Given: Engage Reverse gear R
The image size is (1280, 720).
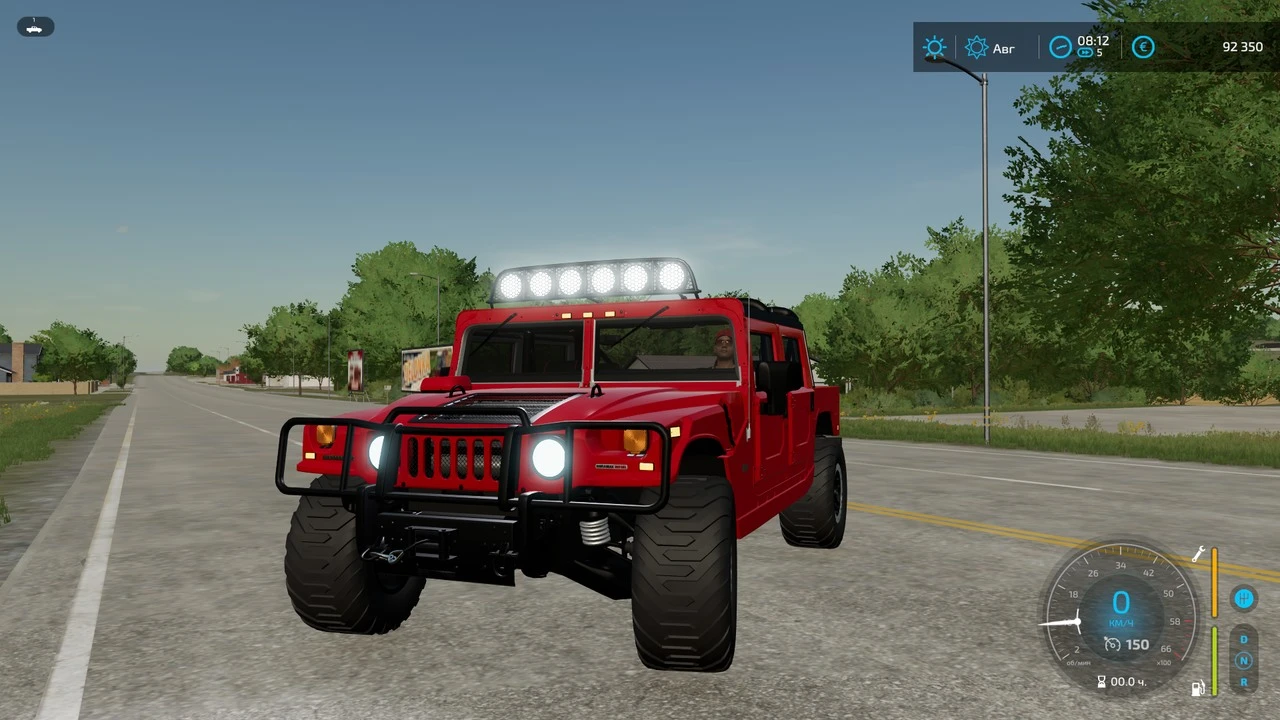Looking at the screenshot, I should click(1243, 682).
